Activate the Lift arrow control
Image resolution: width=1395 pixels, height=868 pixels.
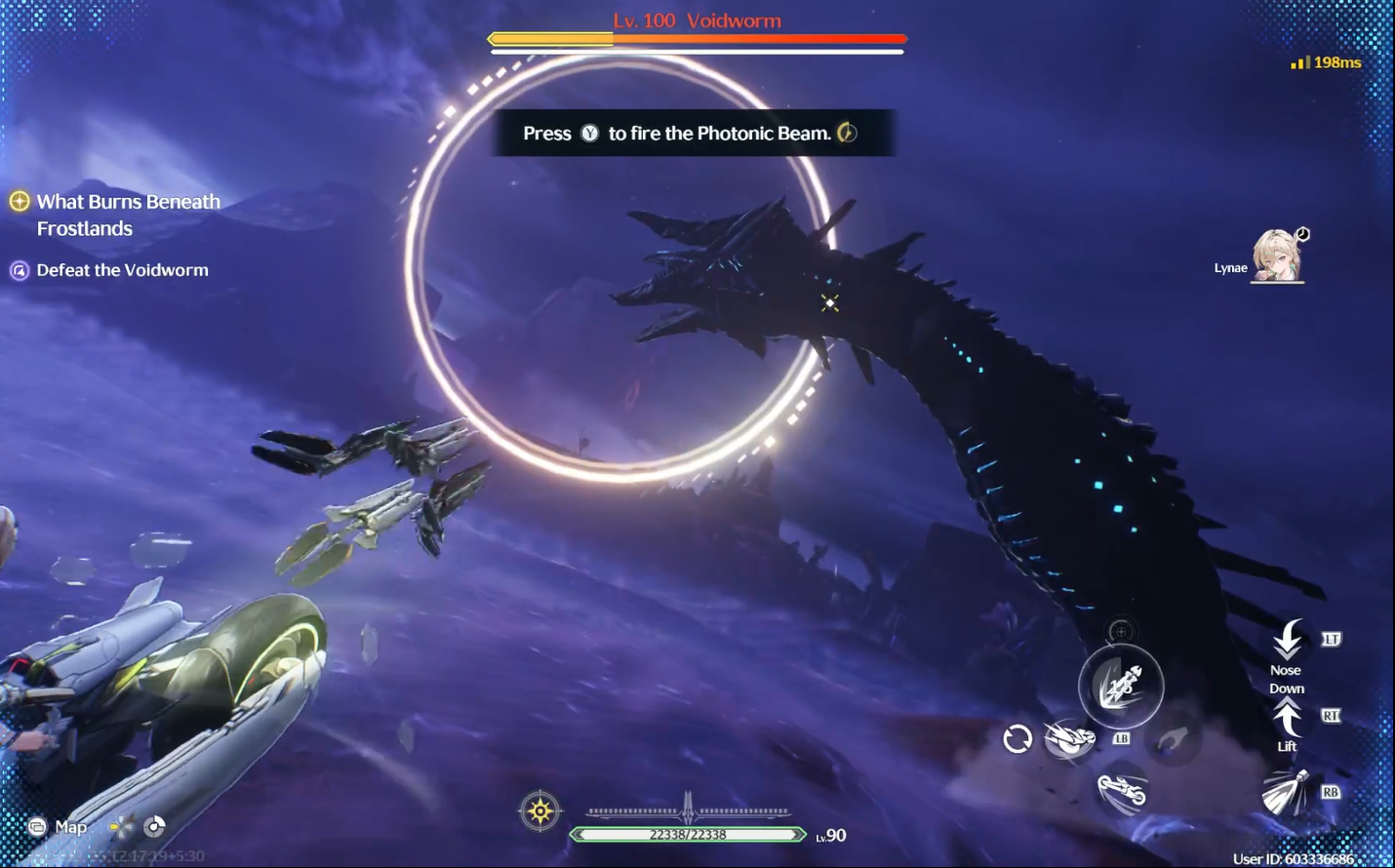(x=1288, y=719)
